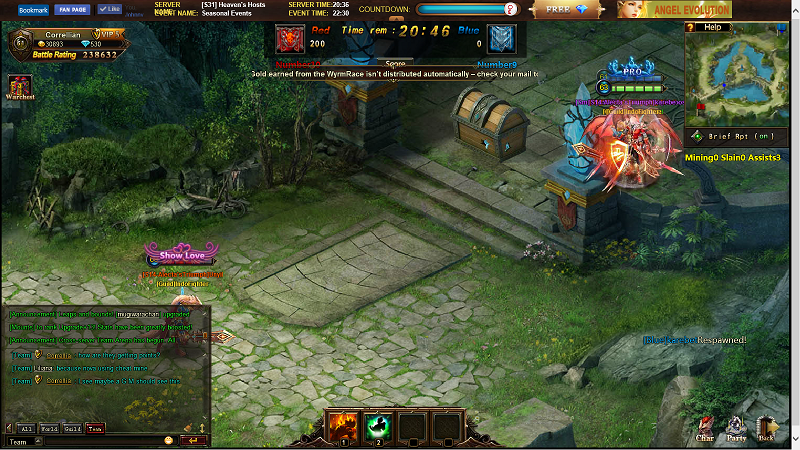Image resolution: width=800 pixels, height=450 pixels.
Task: Activate the fire skill in slot 1
Action: click(342, 426)
